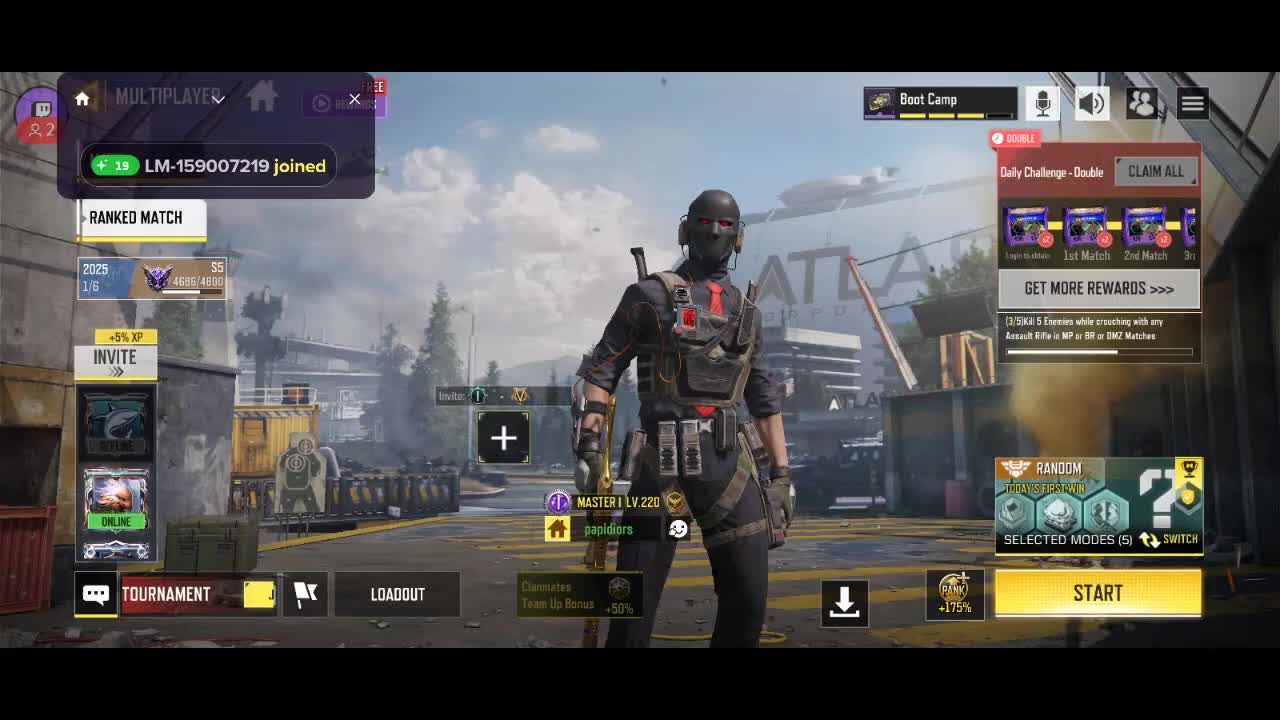This screenshot has width=1280, height=720.
Task: Click the overlay home icon
Action: (82, 99)
